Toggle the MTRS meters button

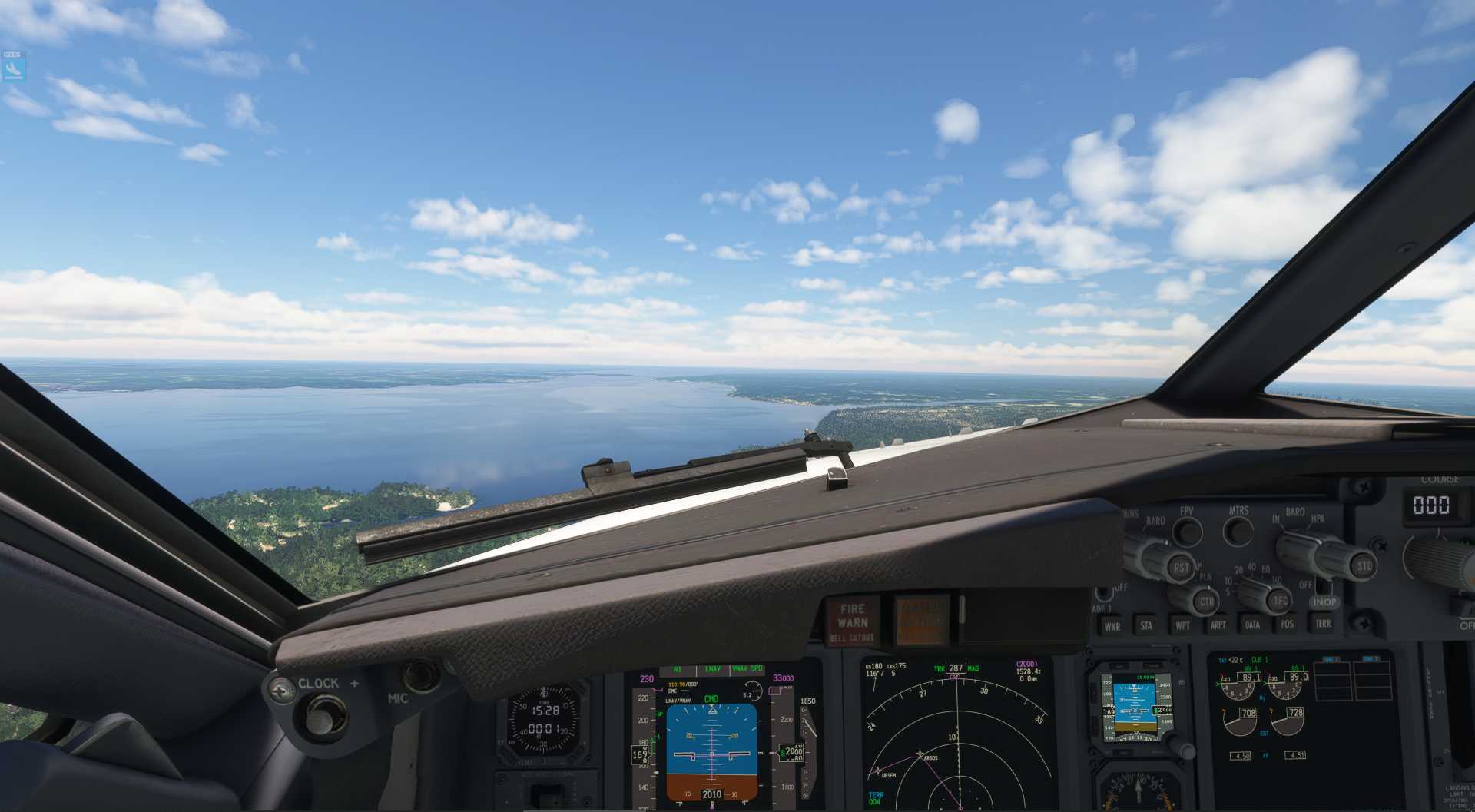coord(1238,531)
